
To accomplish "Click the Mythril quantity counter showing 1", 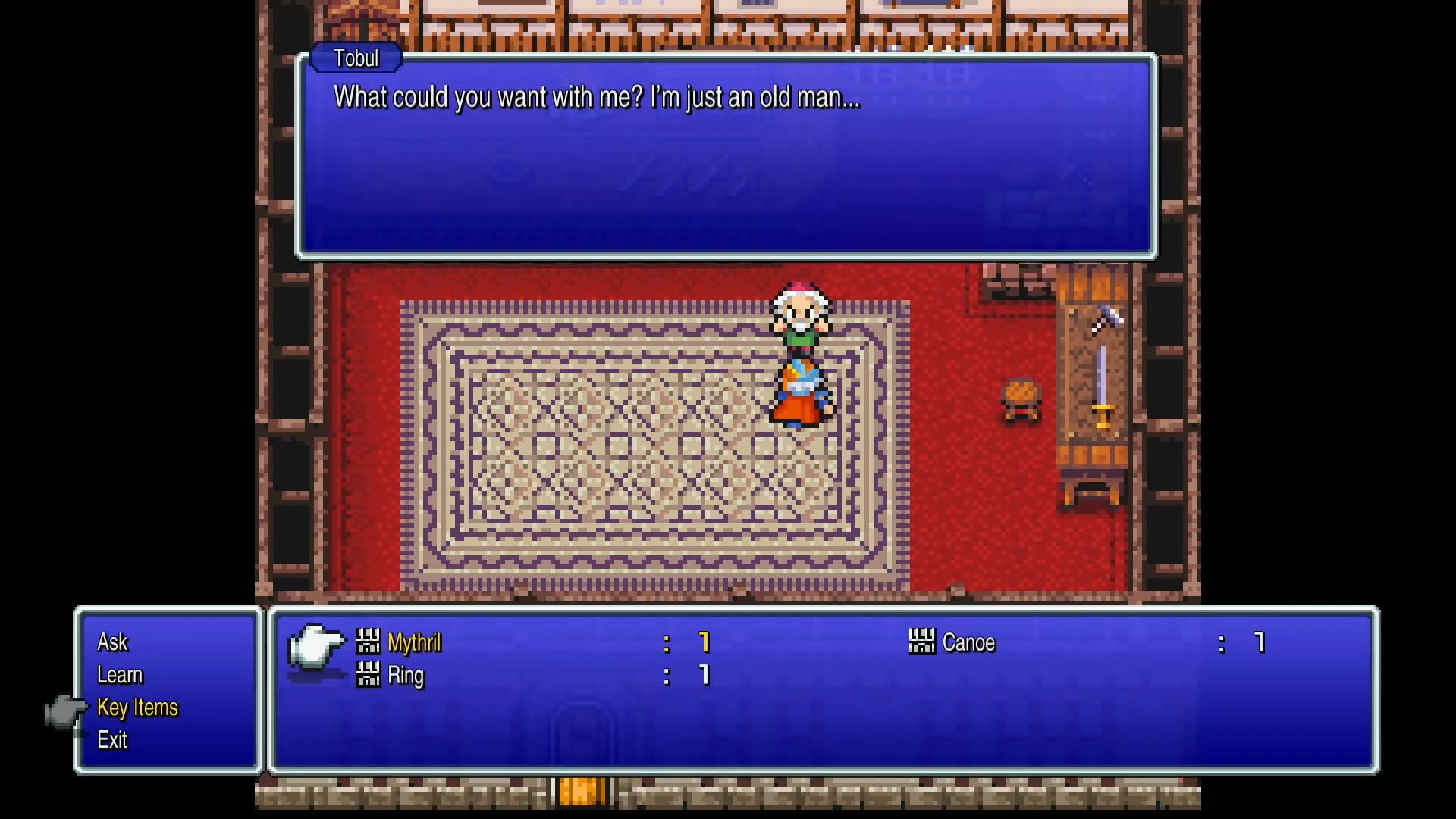I will [x=704, y=642].
